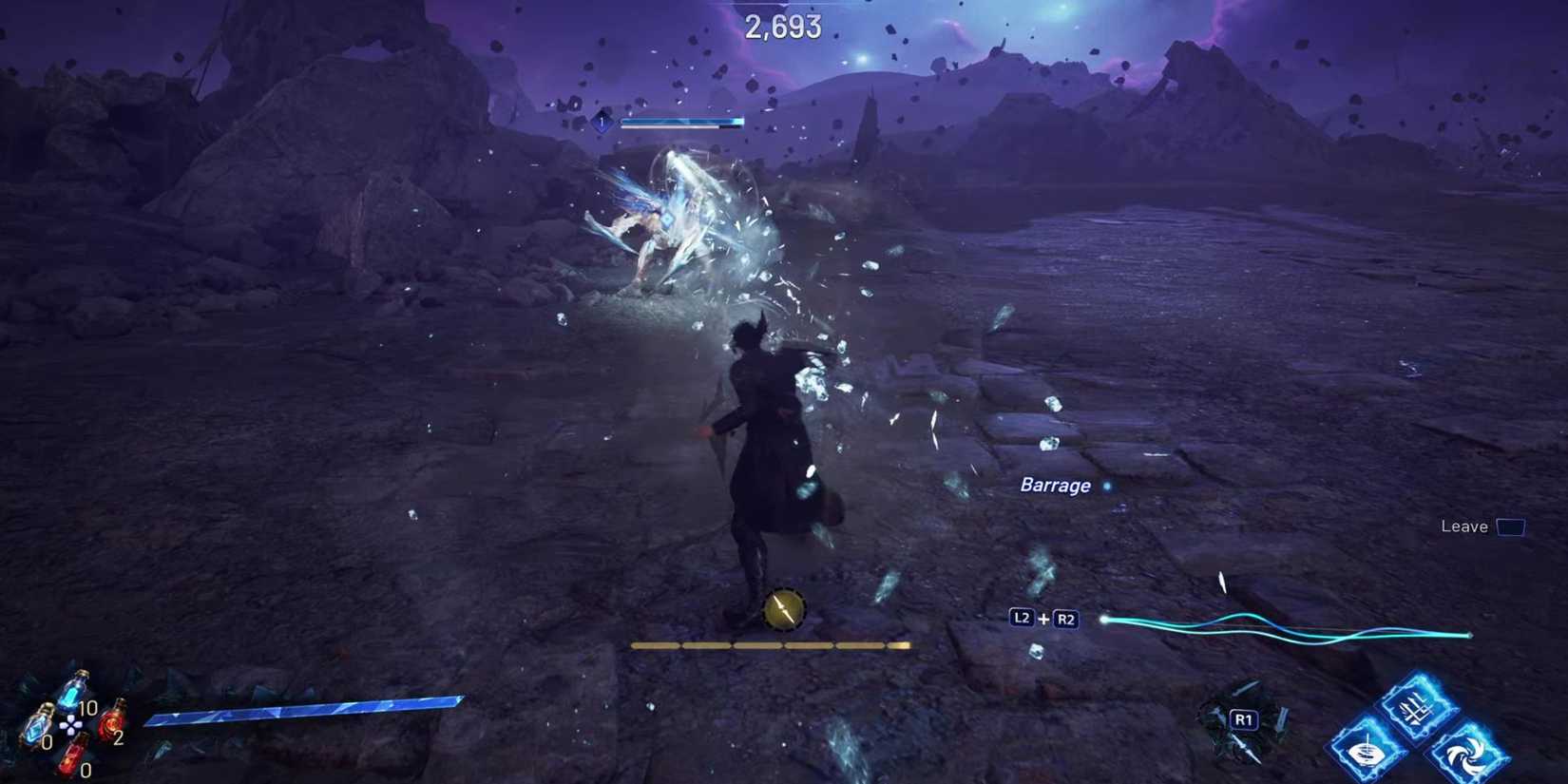The width and height of the screenshot is (1568, 784).
Task: Use the red swirl tonic item
Action: pos(112,720)
